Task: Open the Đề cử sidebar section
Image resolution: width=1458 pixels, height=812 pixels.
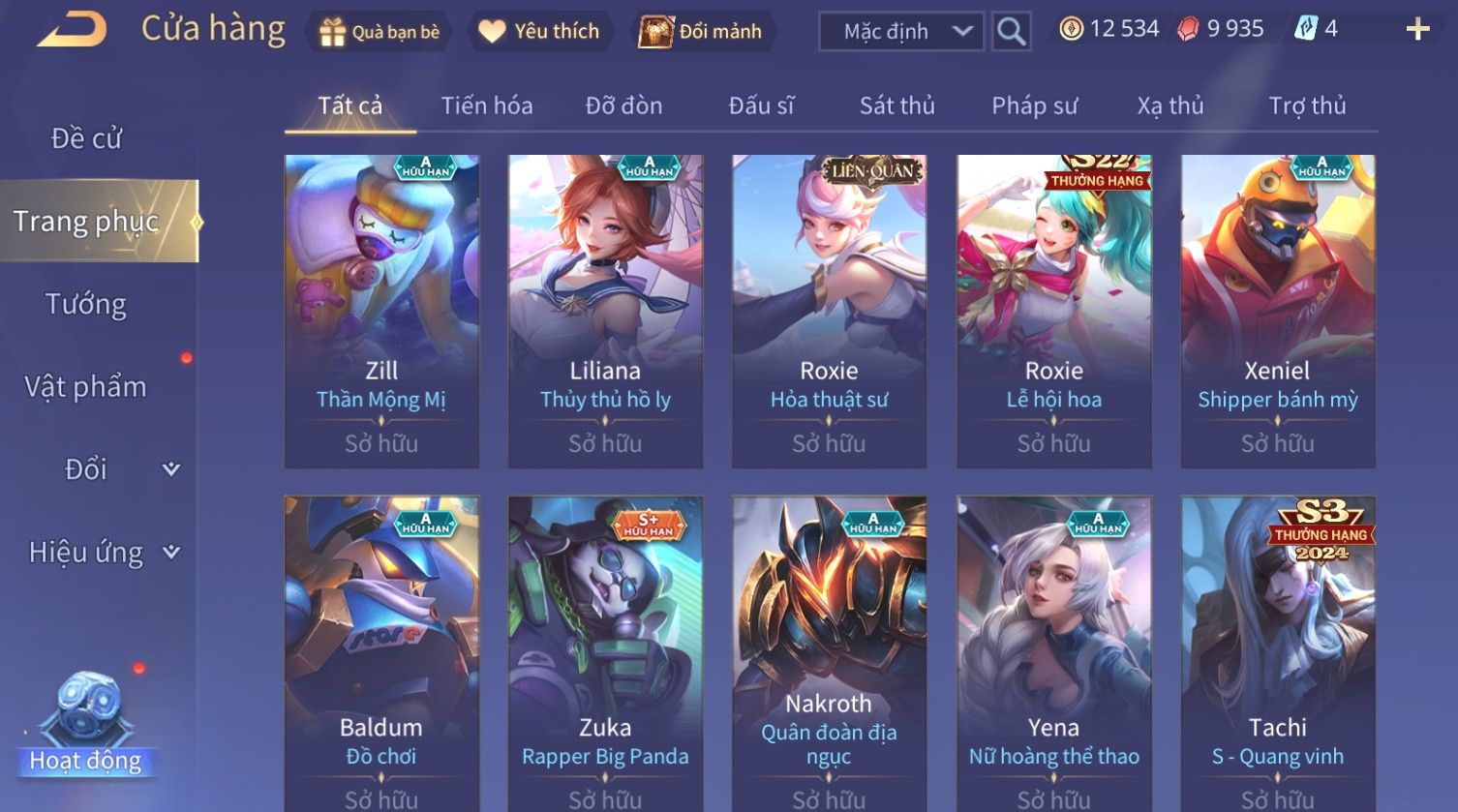Action: [86, 138]
